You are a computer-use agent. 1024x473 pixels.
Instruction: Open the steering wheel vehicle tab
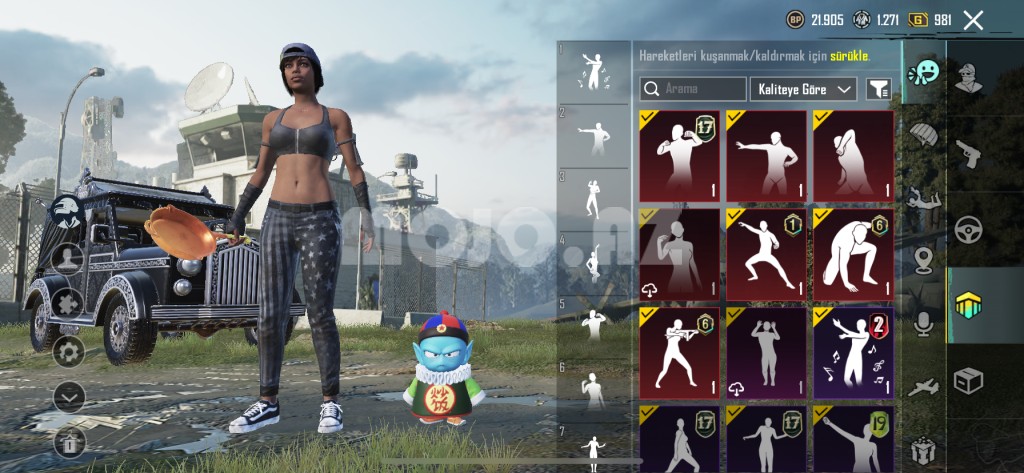(x=968, y=229)
